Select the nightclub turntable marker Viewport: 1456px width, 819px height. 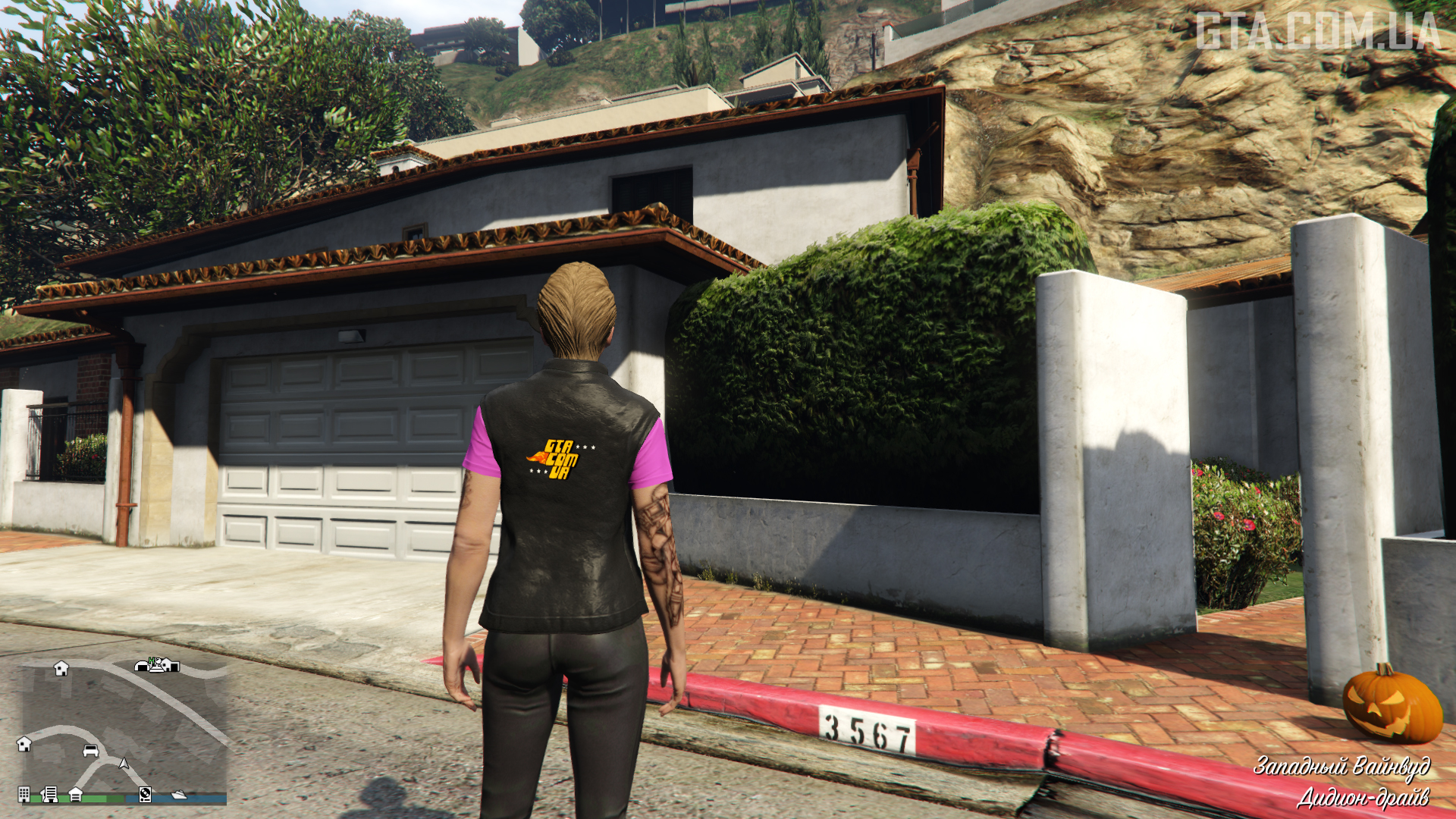pos(145,794)
